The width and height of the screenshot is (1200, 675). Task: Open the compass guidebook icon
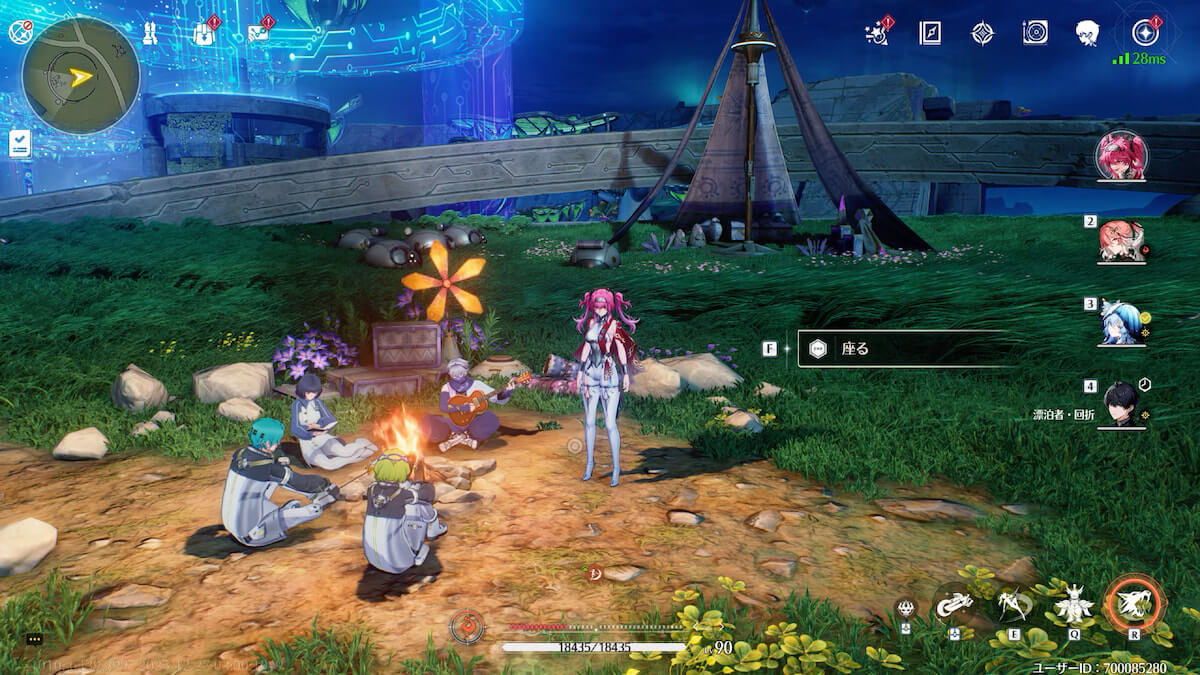930,33
